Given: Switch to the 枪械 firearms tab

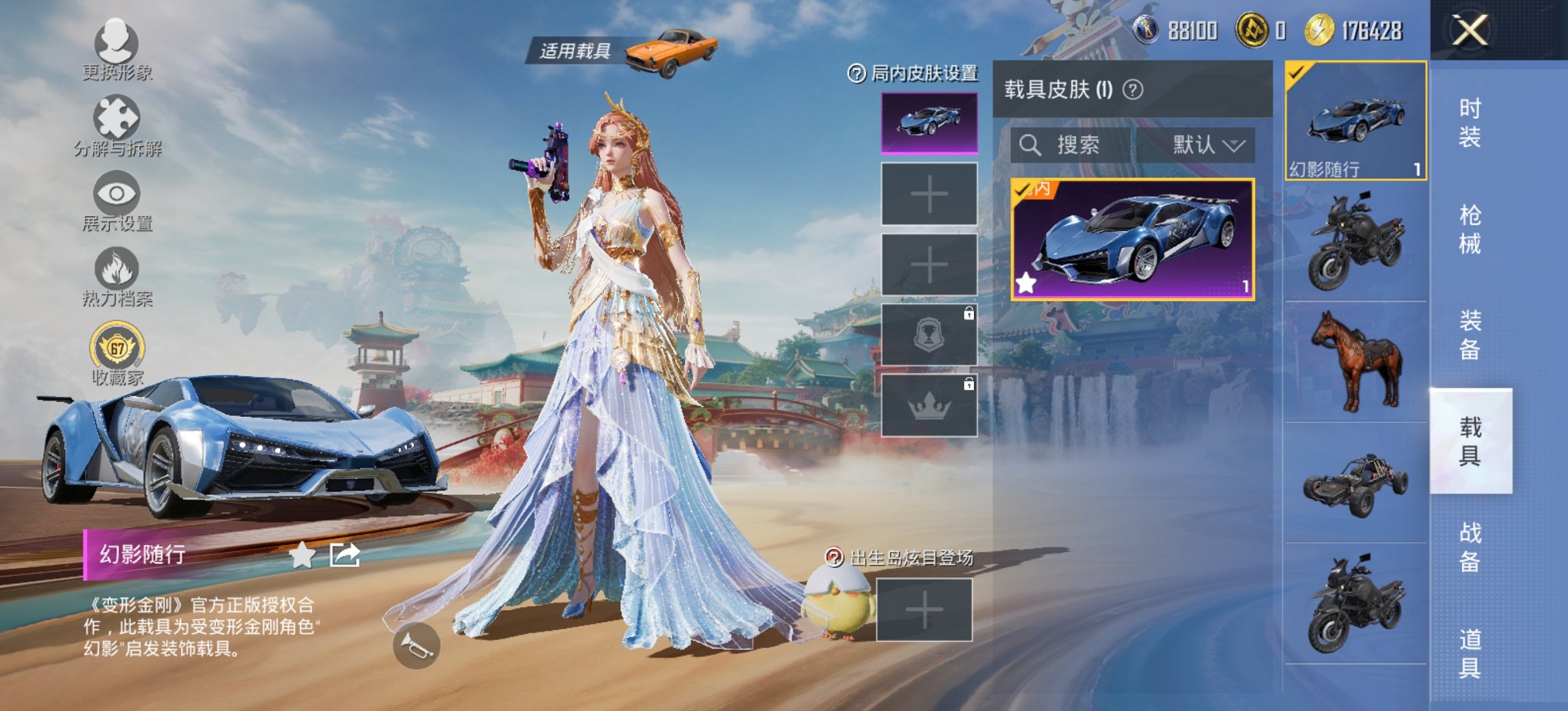Looking at the screenshot, I should pyautogui.click(x=1470, y=229).
